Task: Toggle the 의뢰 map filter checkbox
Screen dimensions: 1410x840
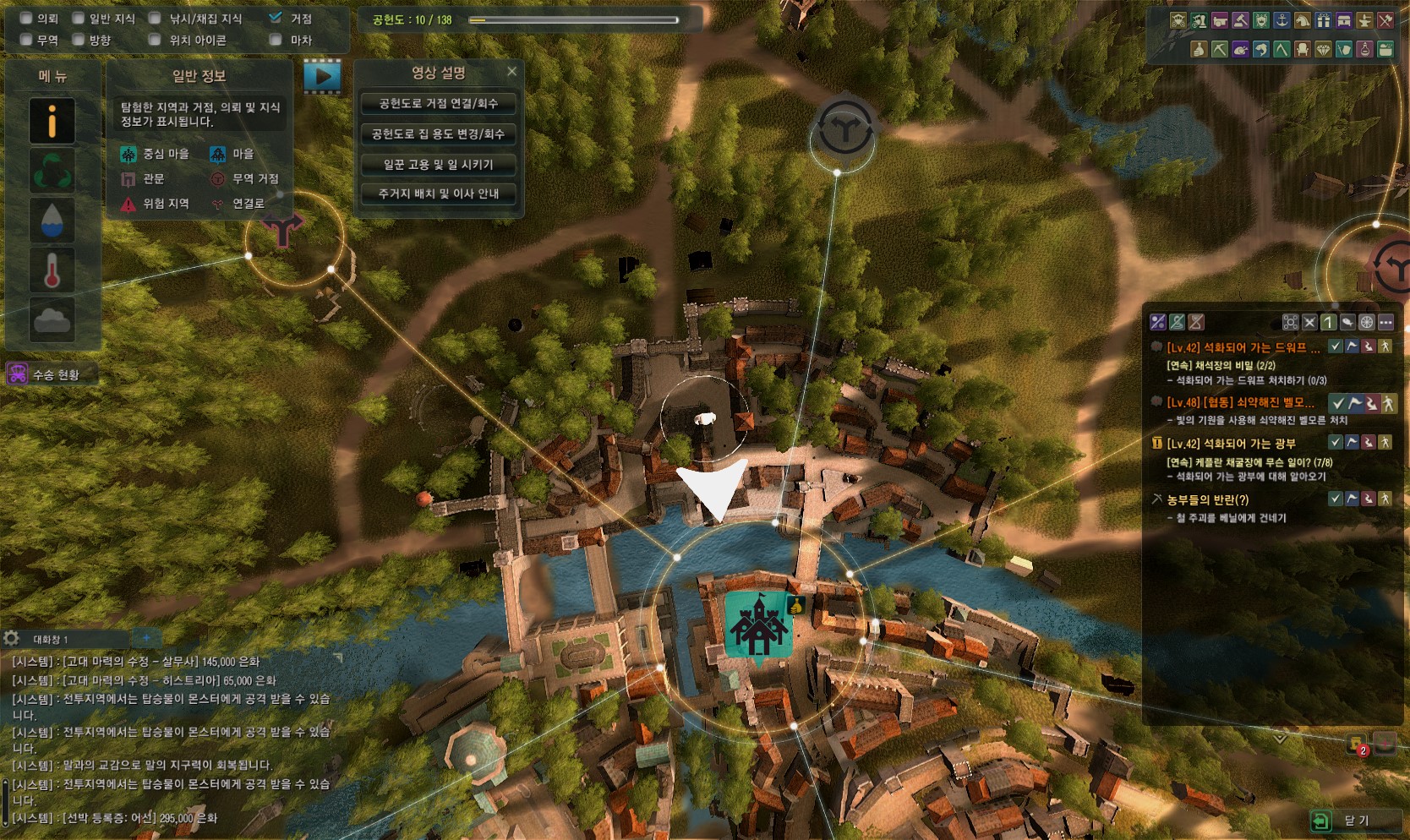Action: [26, 19]
